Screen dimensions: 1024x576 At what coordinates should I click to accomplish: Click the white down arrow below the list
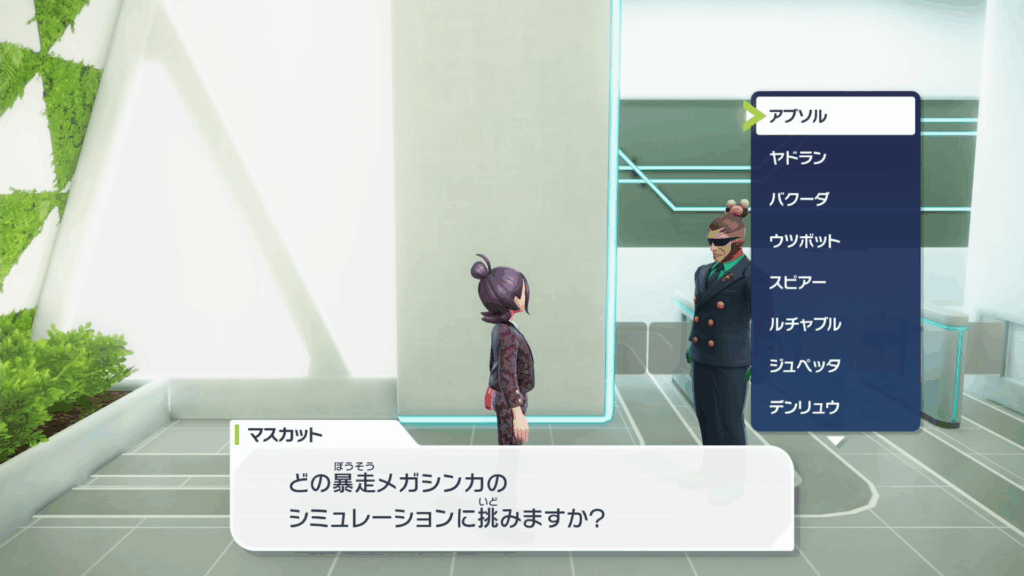(835, 440)
